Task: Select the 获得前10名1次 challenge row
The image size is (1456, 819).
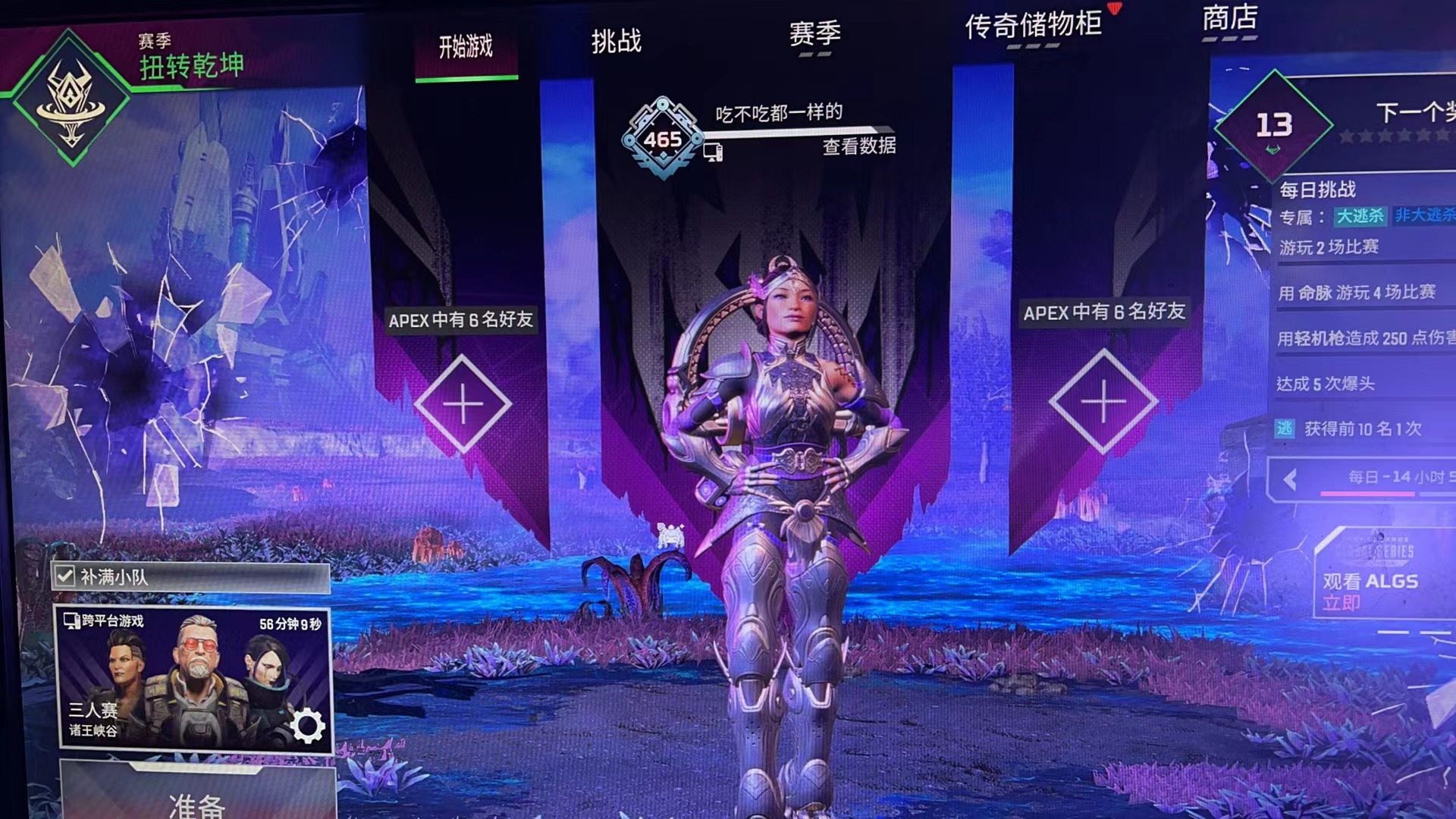Action: coord(1362,429)
